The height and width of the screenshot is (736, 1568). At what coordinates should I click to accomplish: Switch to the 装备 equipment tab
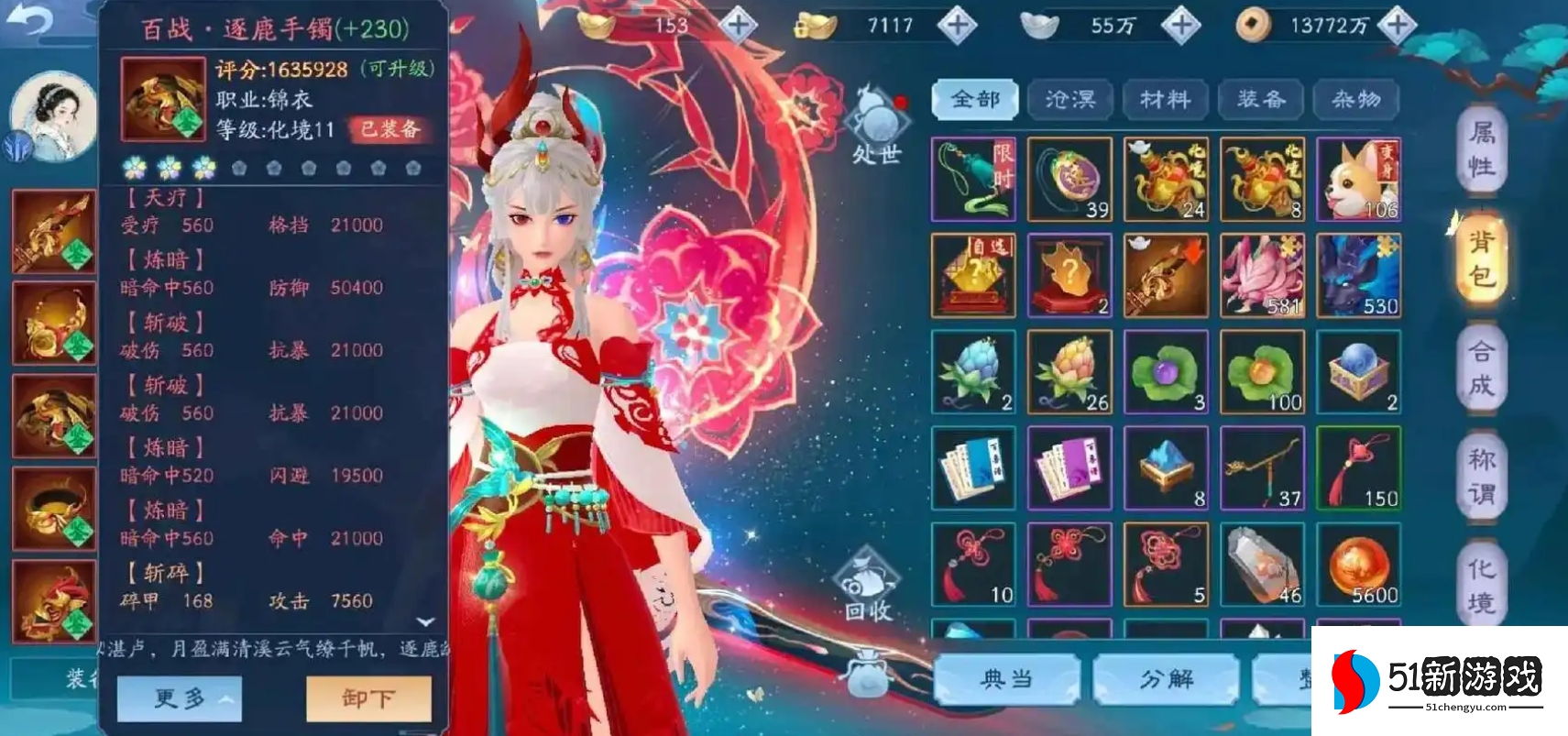[x=1261, y=99]
